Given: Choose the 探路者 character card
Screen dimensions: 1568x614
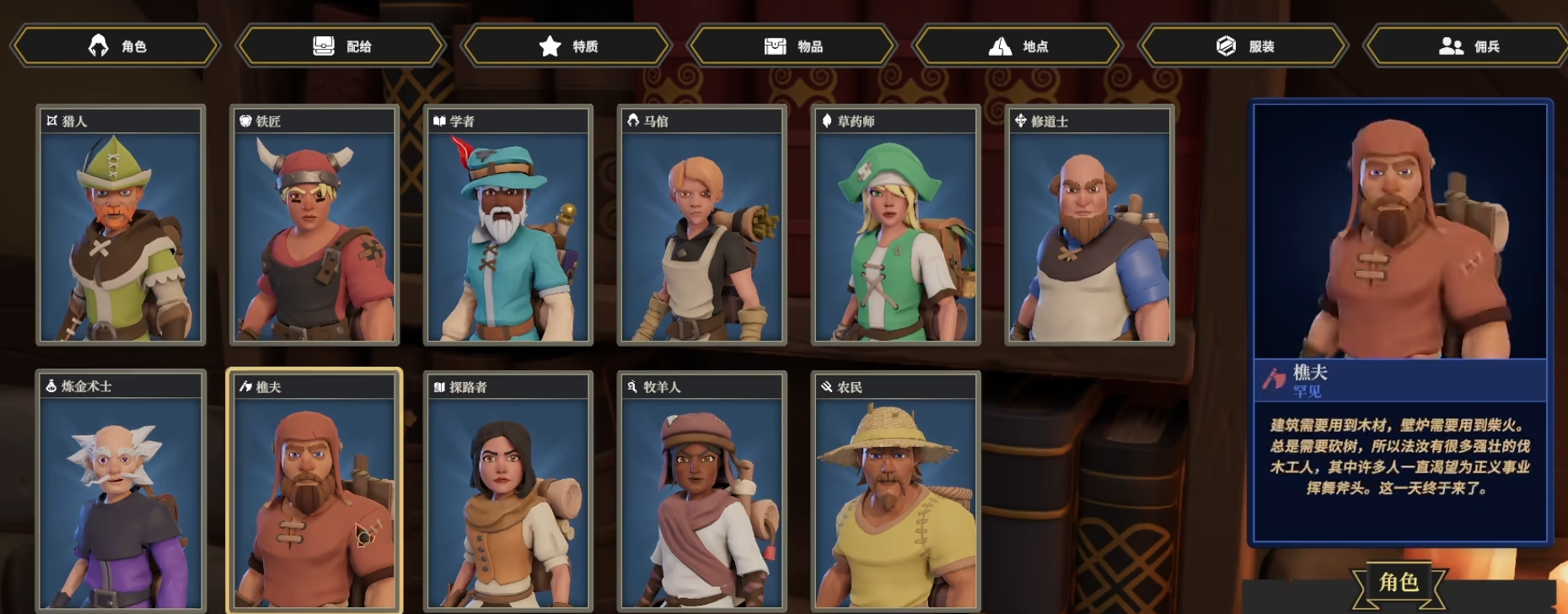Looking at the screenshot, I should [508, 492].
